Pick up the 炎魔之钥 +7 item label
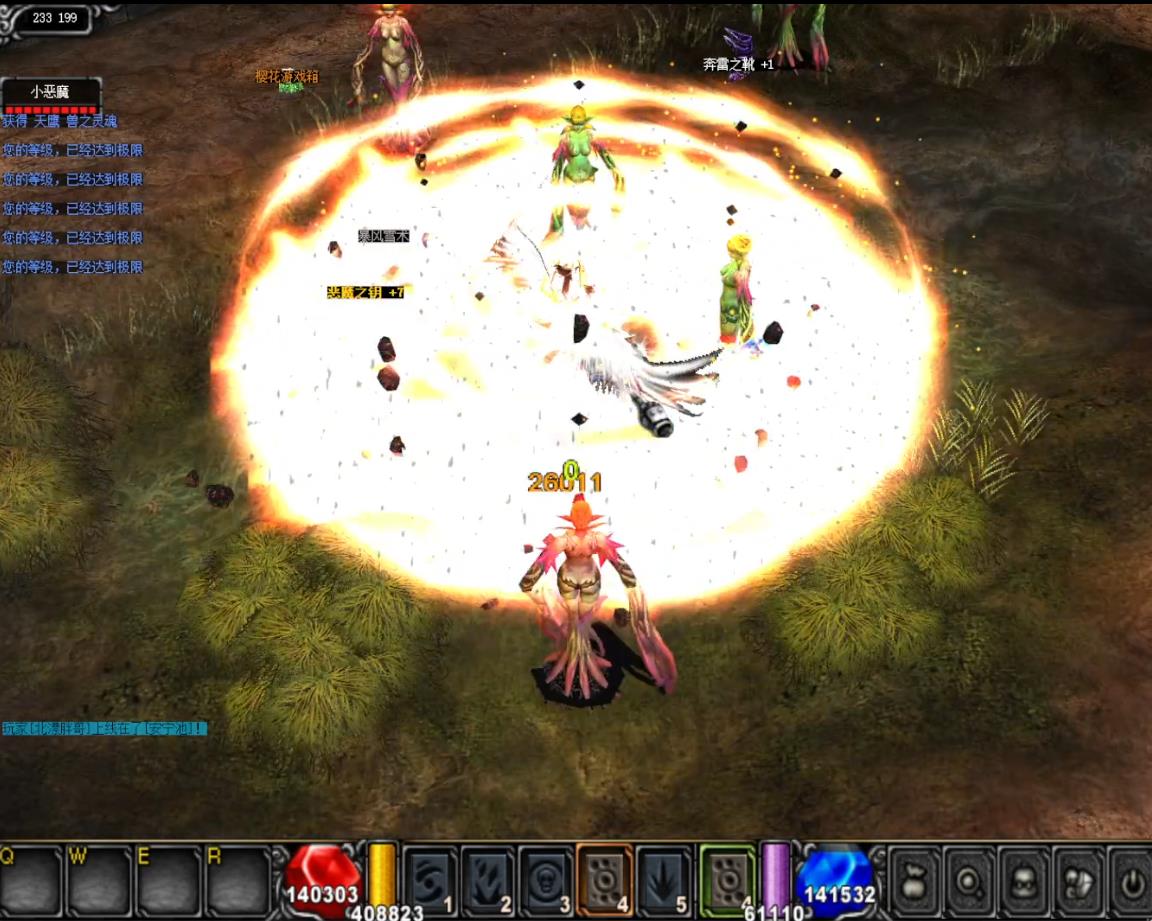 click(x=366, y=292)
